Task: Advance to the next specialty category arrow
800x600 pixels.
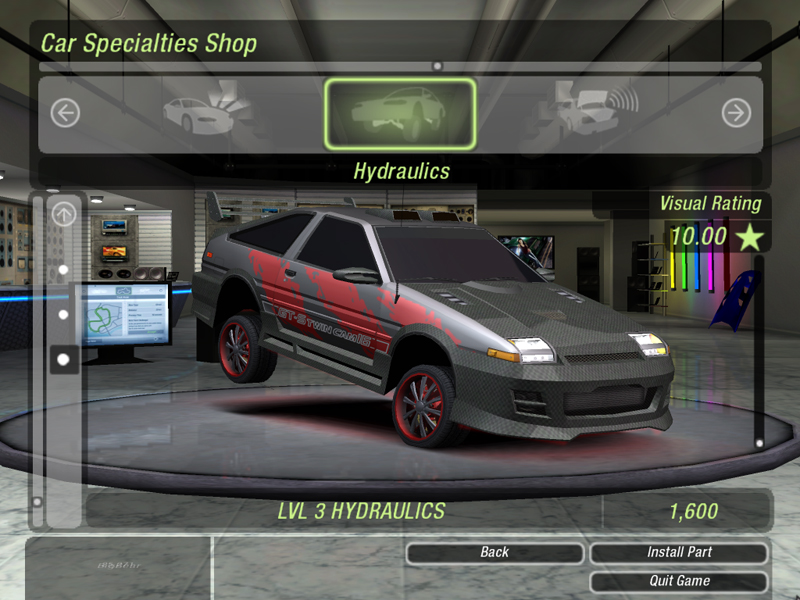Action: [x=736, y=113]
